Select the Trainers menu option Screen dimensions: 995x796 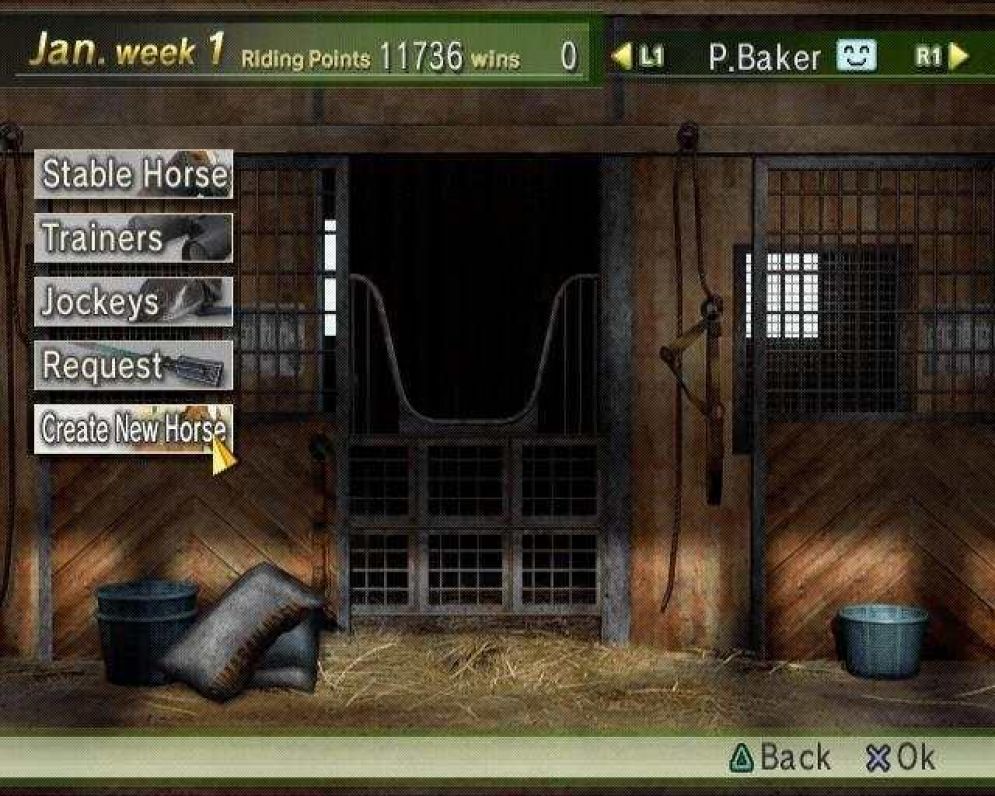click(x=134, y=238)
